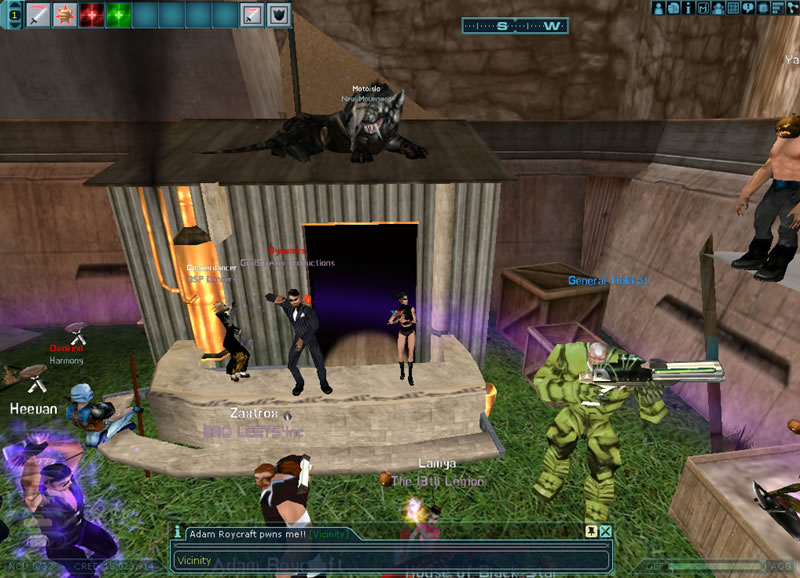Select the sword attack hotbar slot

click(38, 15)
